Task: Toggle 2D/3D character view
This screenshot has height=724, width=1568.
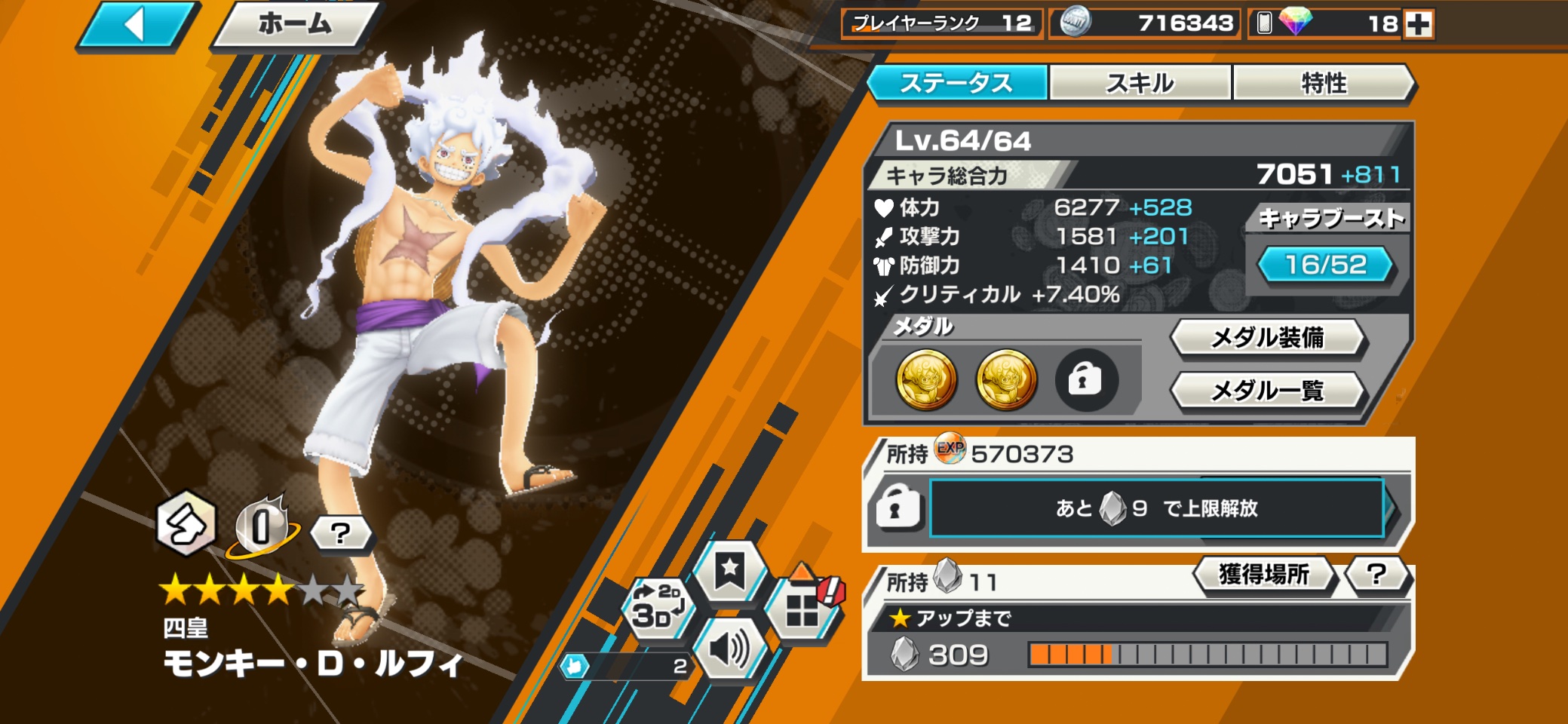Action: (x=658, y=607)
